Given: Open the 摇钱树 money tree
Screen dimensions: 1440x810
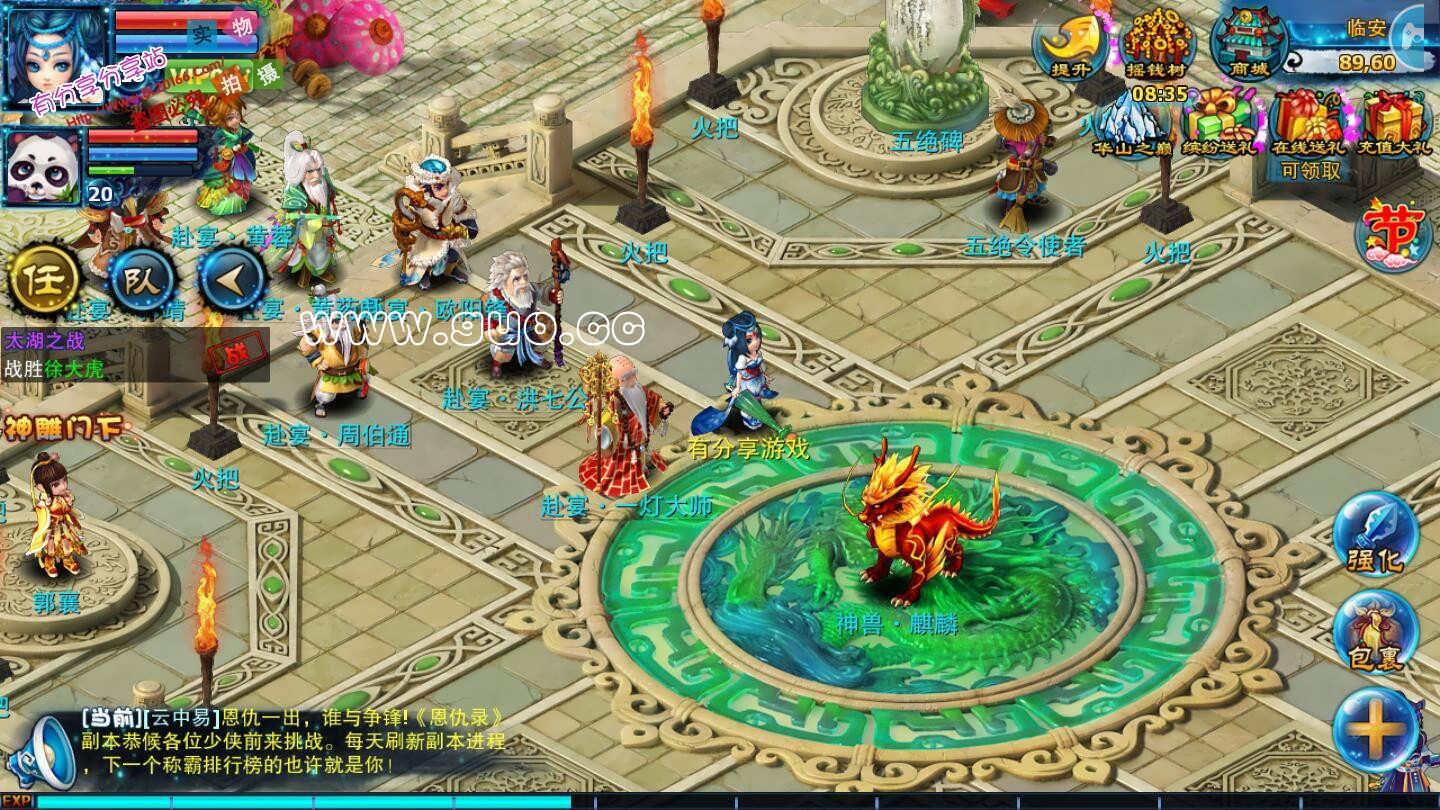Looking at the screenshot, I should (1158, 45).
